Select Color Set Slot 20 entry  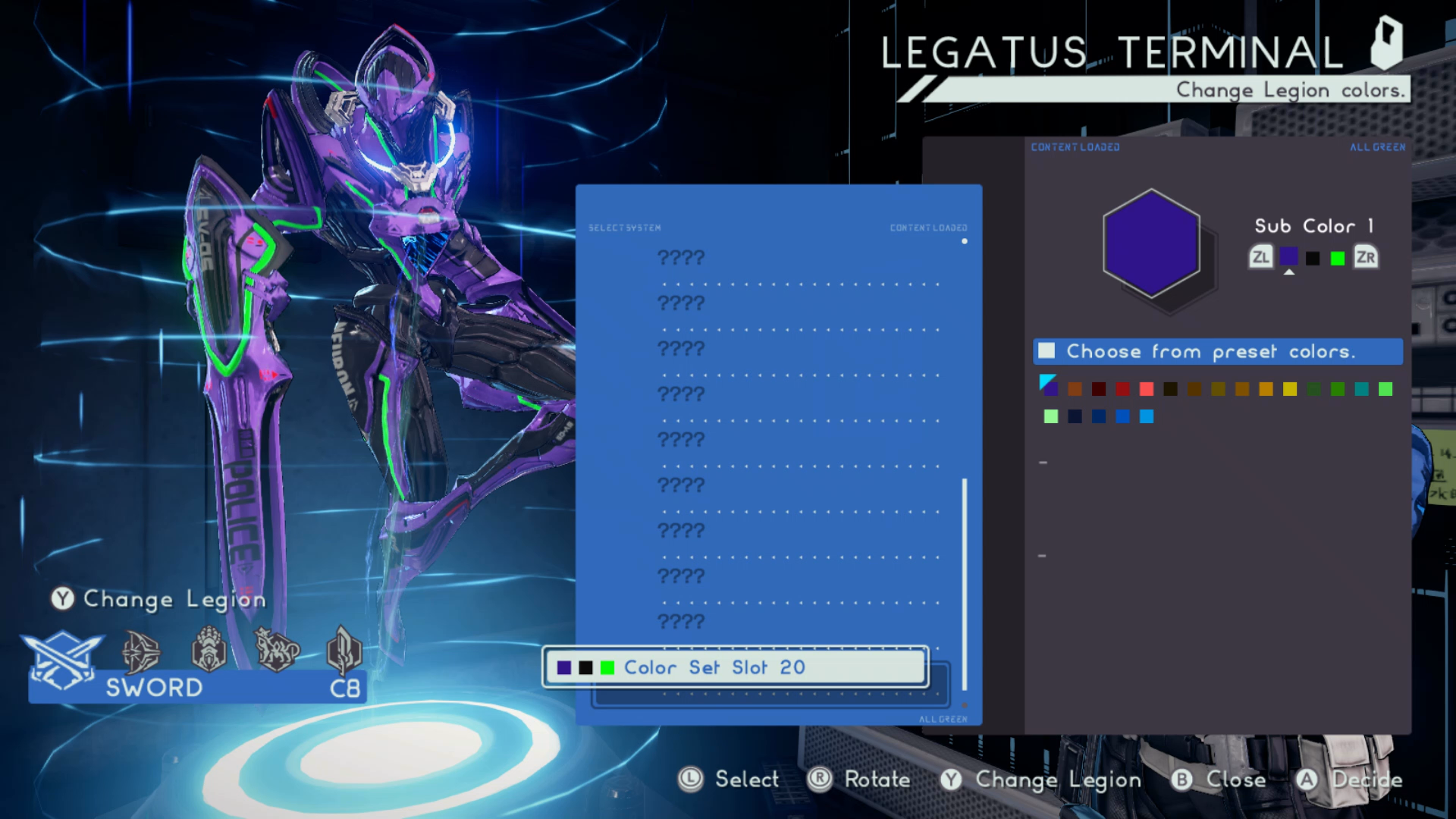coord(735,667)
